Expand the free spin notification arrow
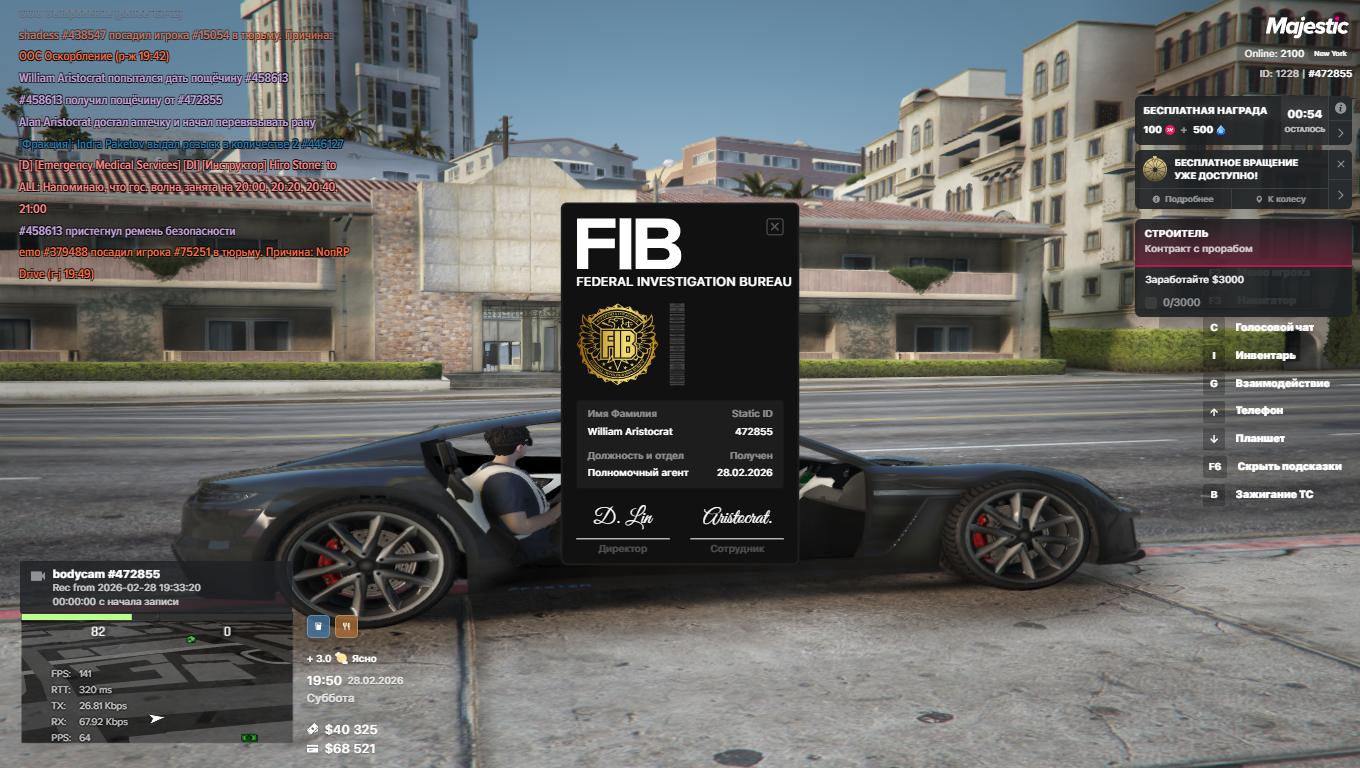 (1341, 196)
